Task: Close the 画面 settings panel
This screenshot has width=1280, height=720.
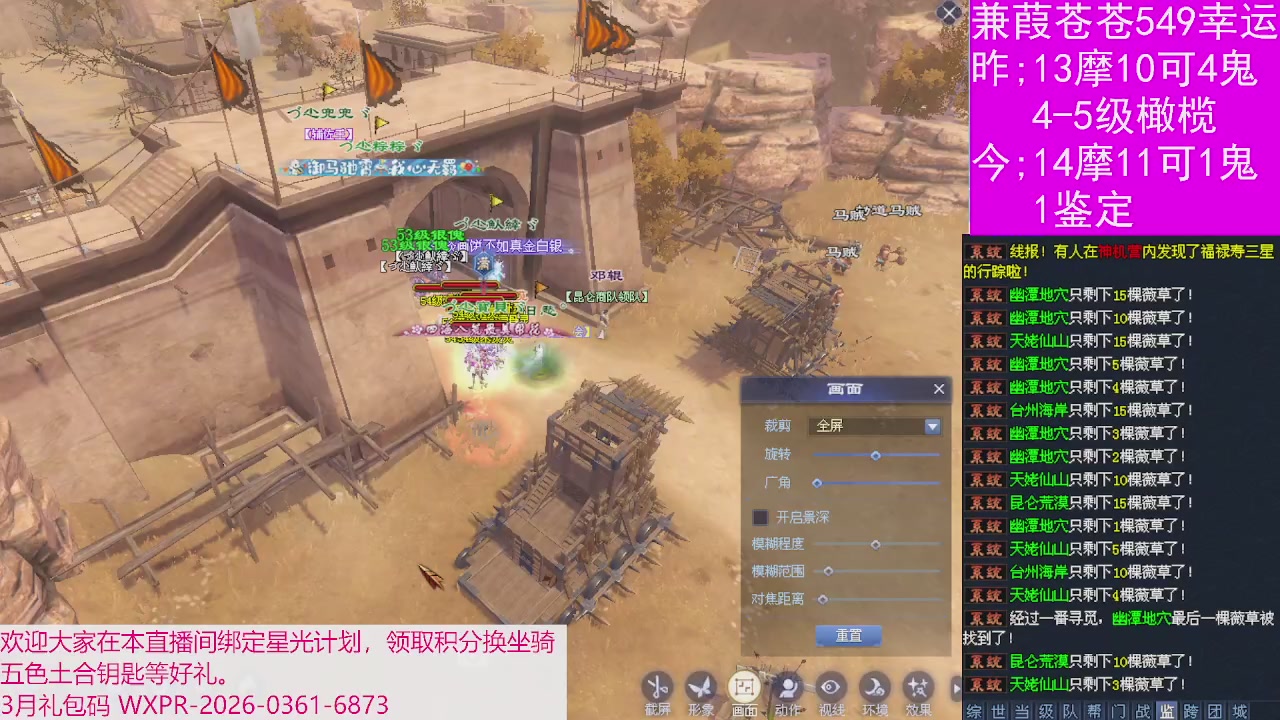Action: tap(939, 389)
